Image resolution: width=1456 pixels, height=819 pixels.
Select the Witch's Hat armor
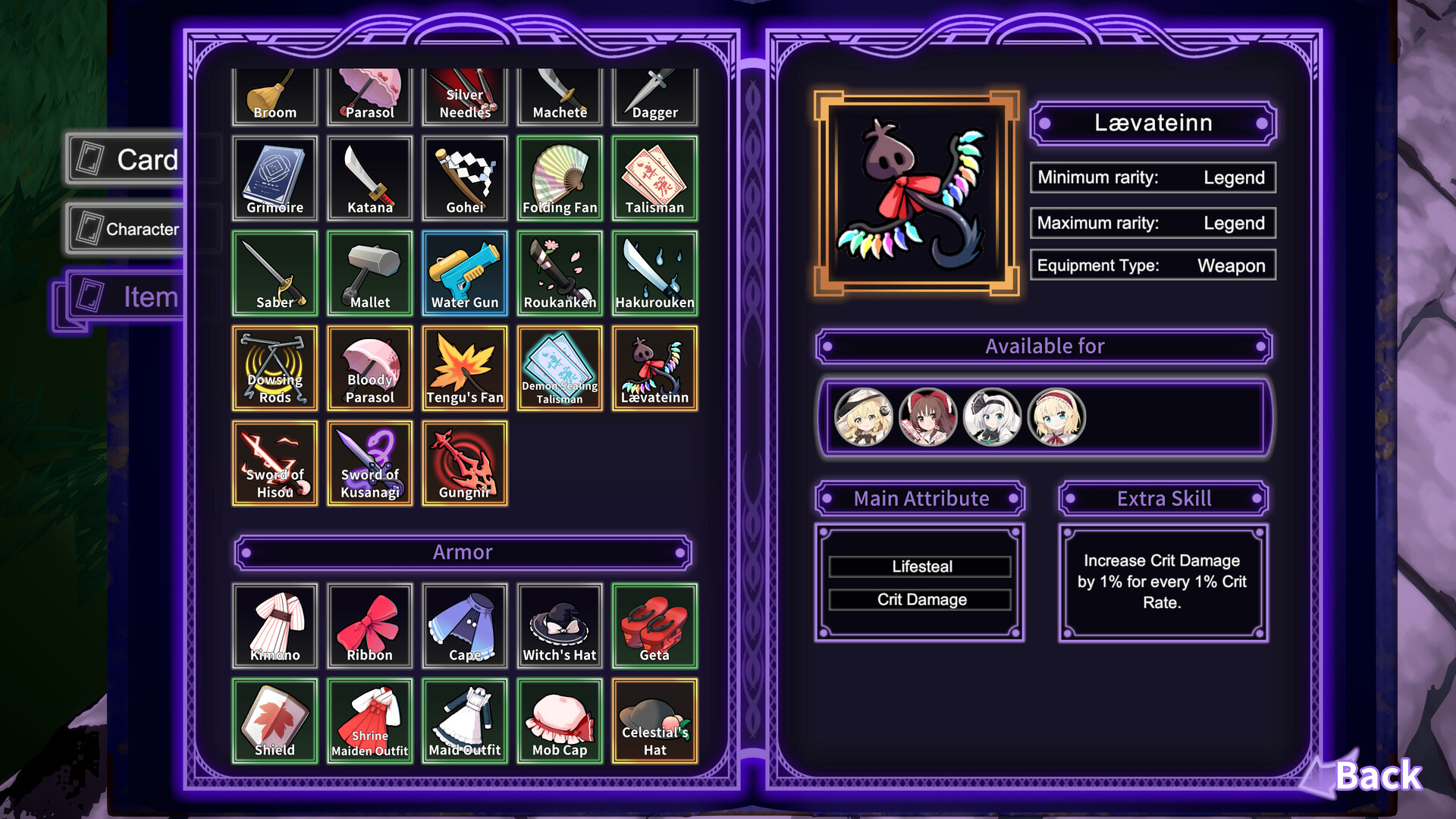559,626
